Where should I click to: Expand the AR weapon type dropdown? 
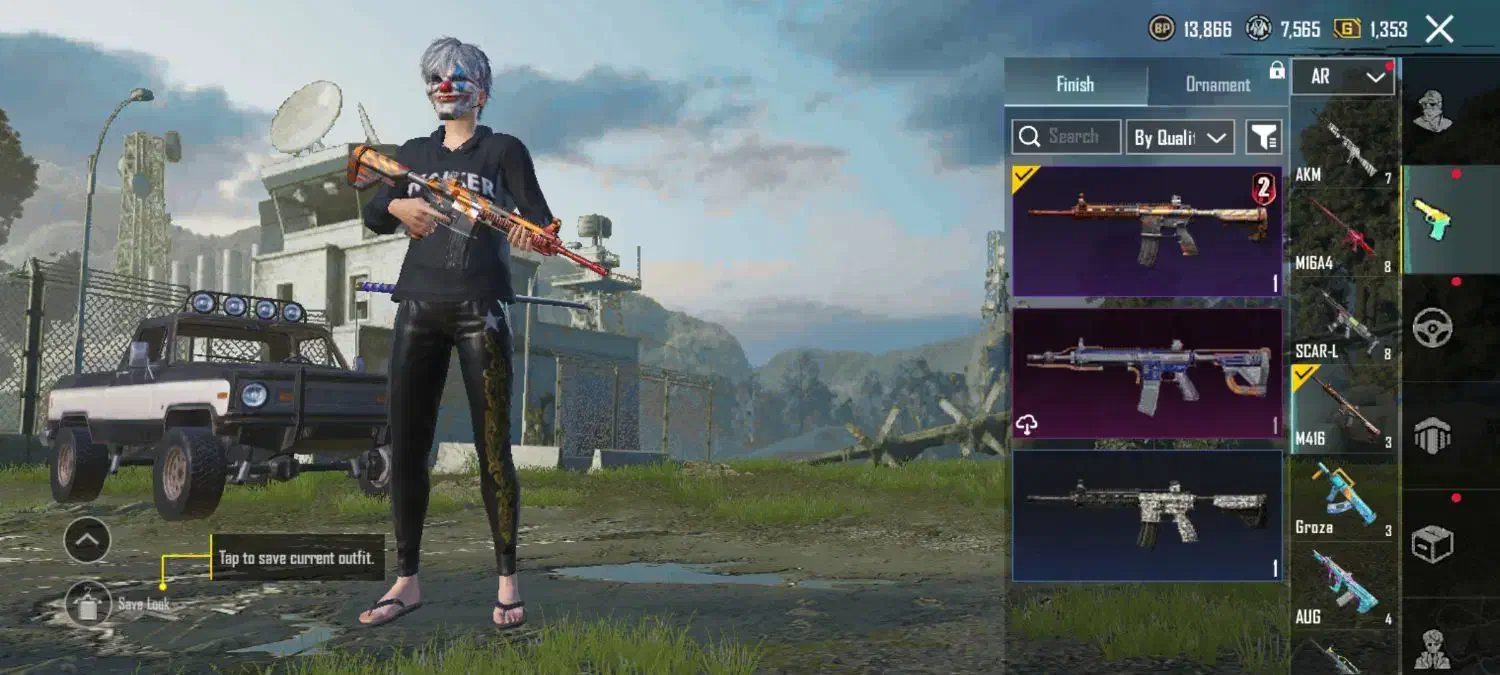tap(1342, 77)
